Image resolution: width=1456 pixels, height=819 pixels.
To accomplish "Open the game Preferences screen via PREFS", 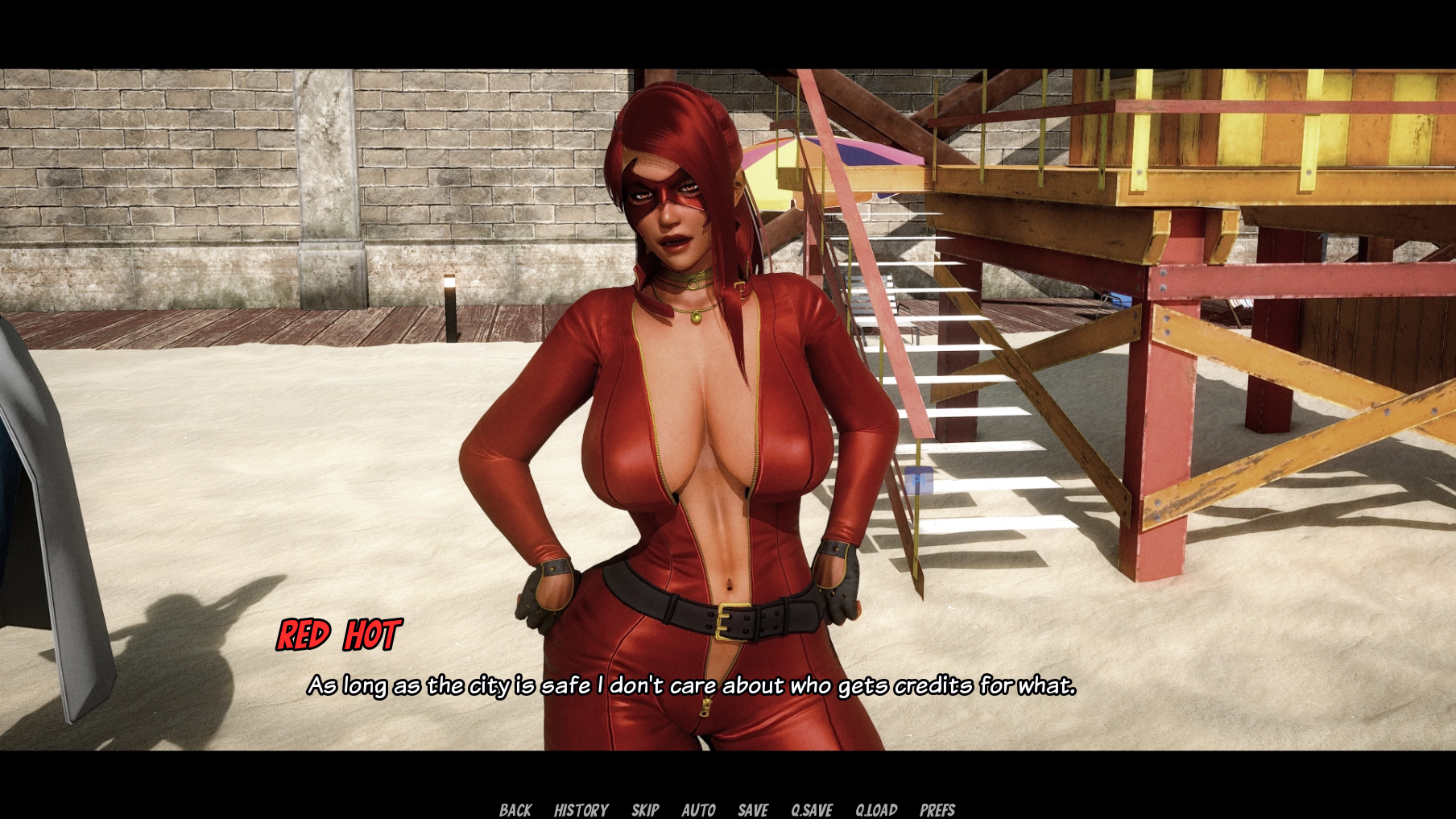I will 938,809.
